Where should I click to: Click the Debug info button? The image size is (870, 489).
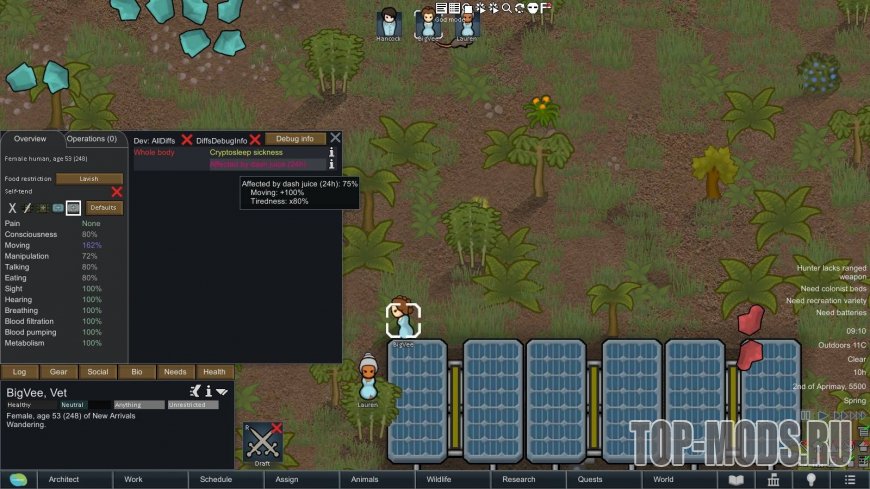(x=295, y=139)
